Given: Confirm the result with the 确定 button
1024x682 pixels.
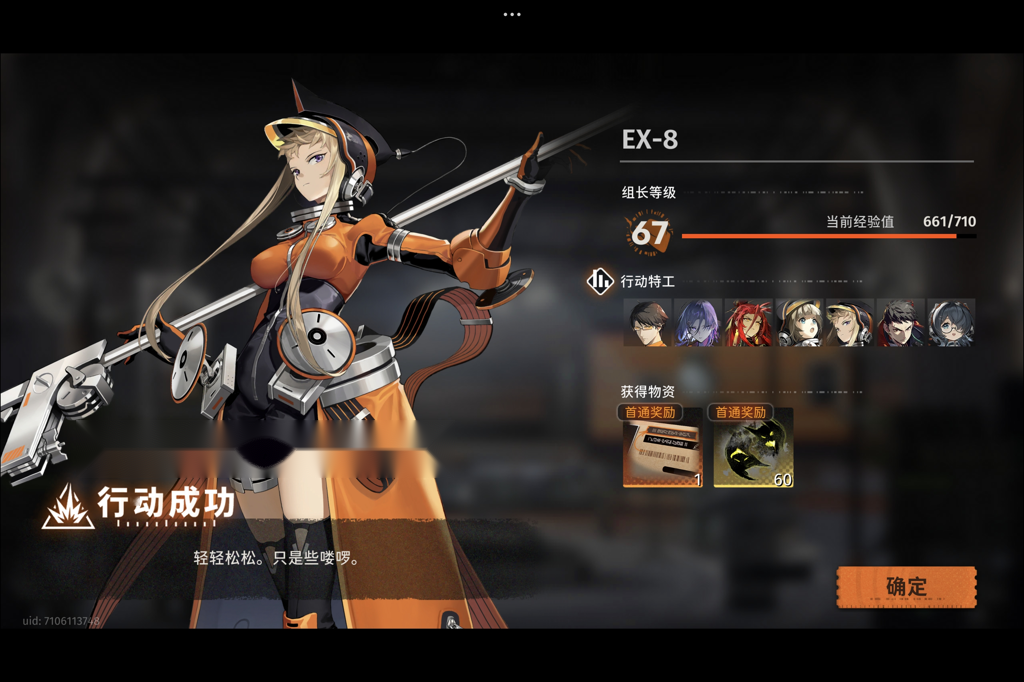Looking at the screenshot, I should pos(906,587).
